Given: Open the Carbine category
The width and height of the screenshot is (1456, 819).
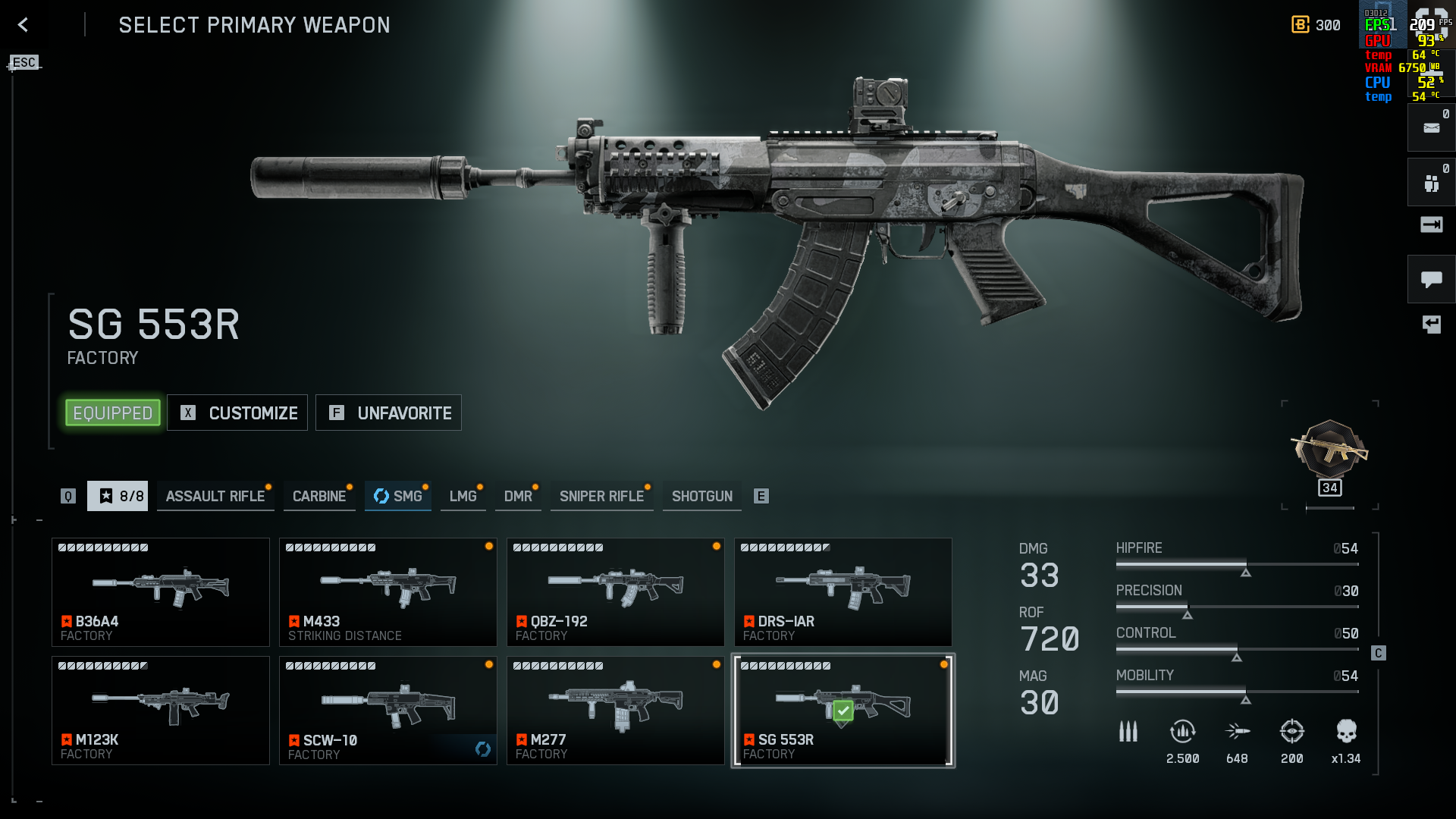Looking at the screenshot, I should [x=319, y=497].
